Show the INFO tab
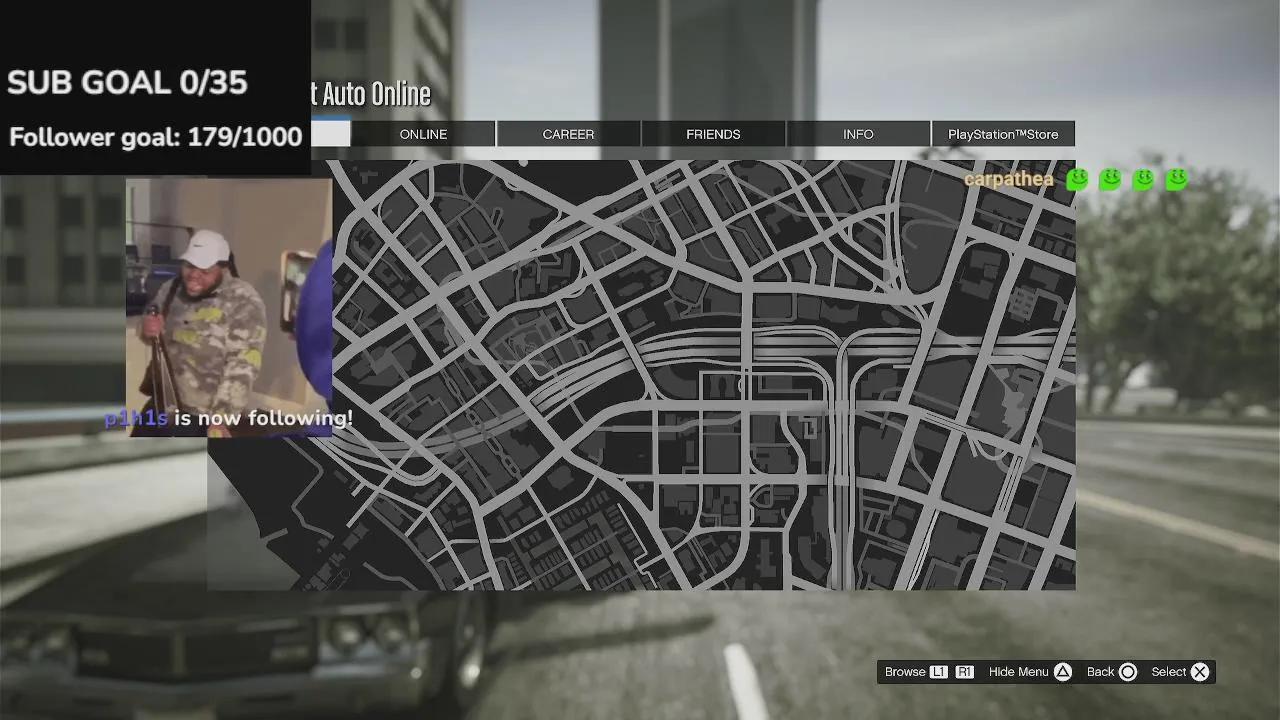The image size is (1280, 720). [x=858, y=134]
